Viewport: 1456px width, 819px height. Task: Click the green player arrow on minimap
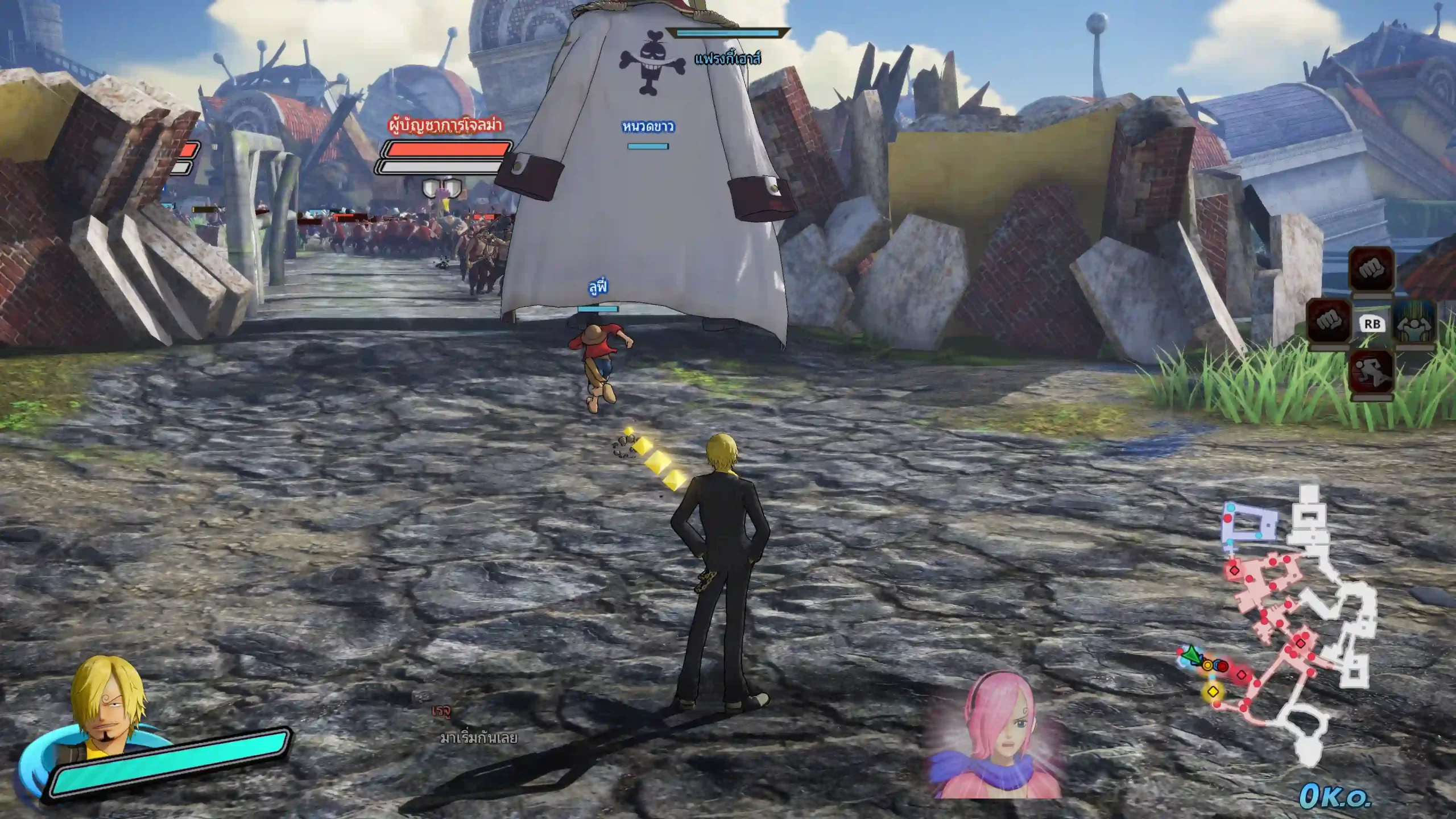(1189, 657)
